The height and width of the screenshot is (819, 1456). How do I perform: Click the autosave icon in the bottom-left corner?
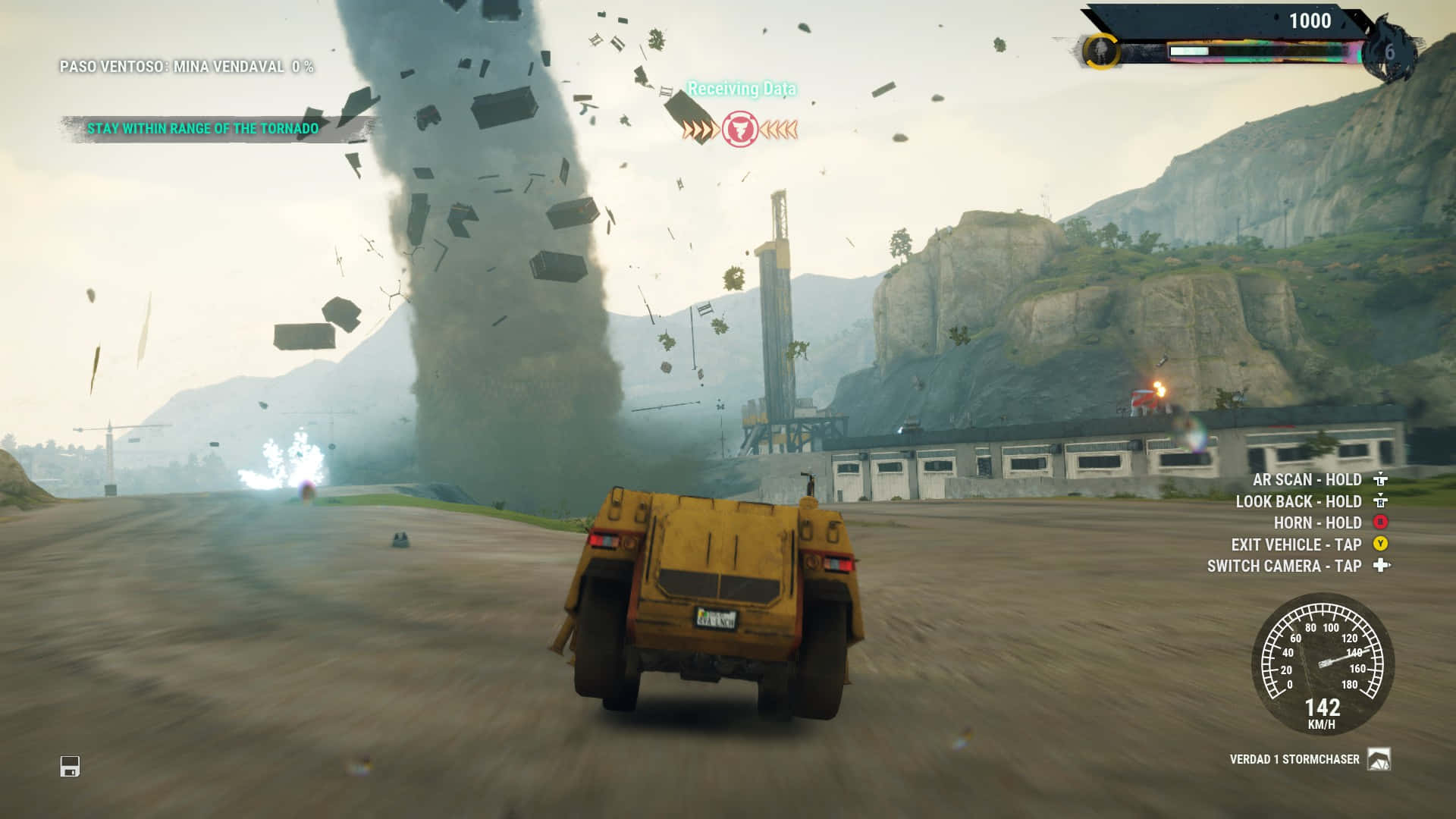click(69, 767)
